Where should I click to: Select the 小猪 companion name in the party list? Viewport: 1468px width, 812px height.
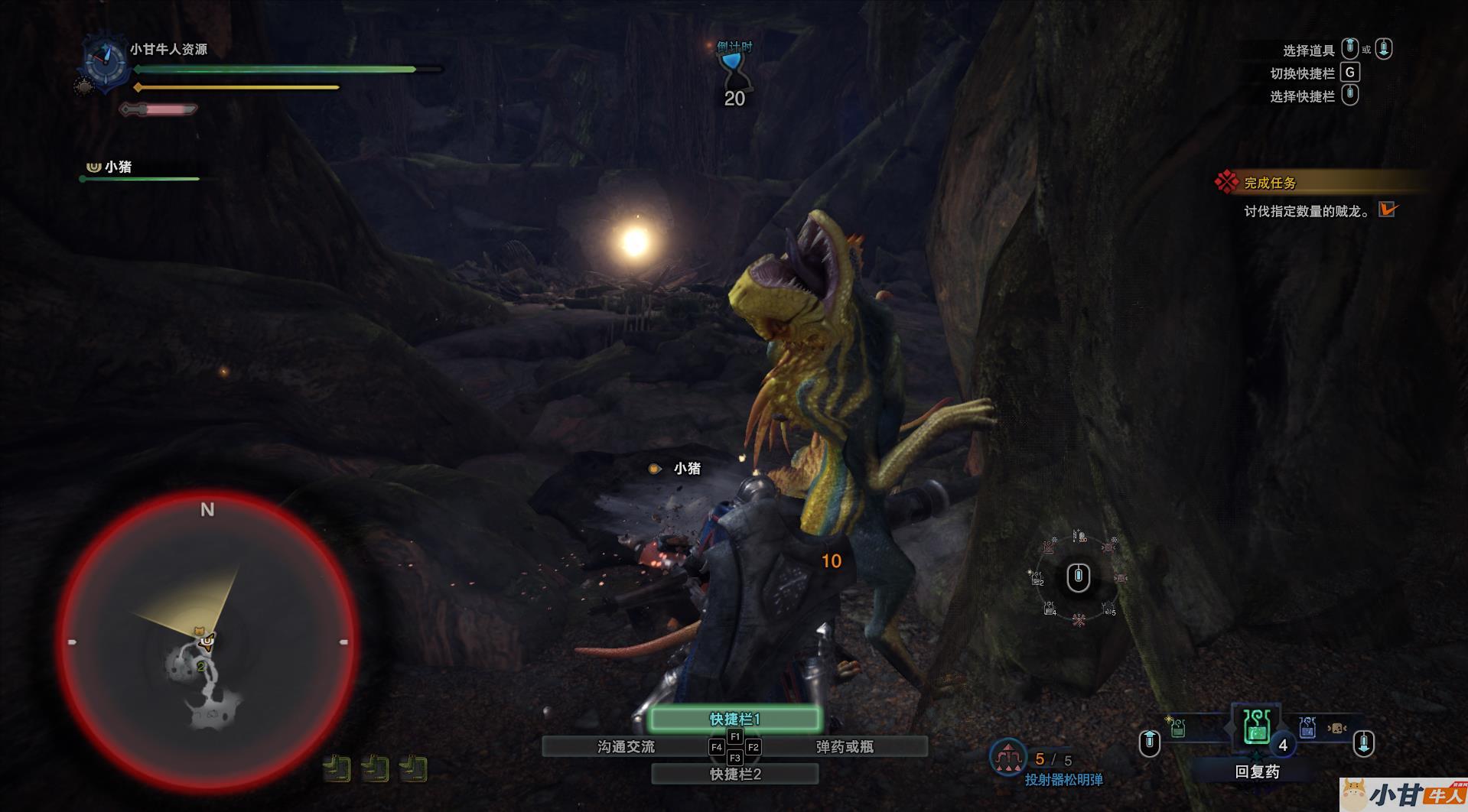(118, 167)
